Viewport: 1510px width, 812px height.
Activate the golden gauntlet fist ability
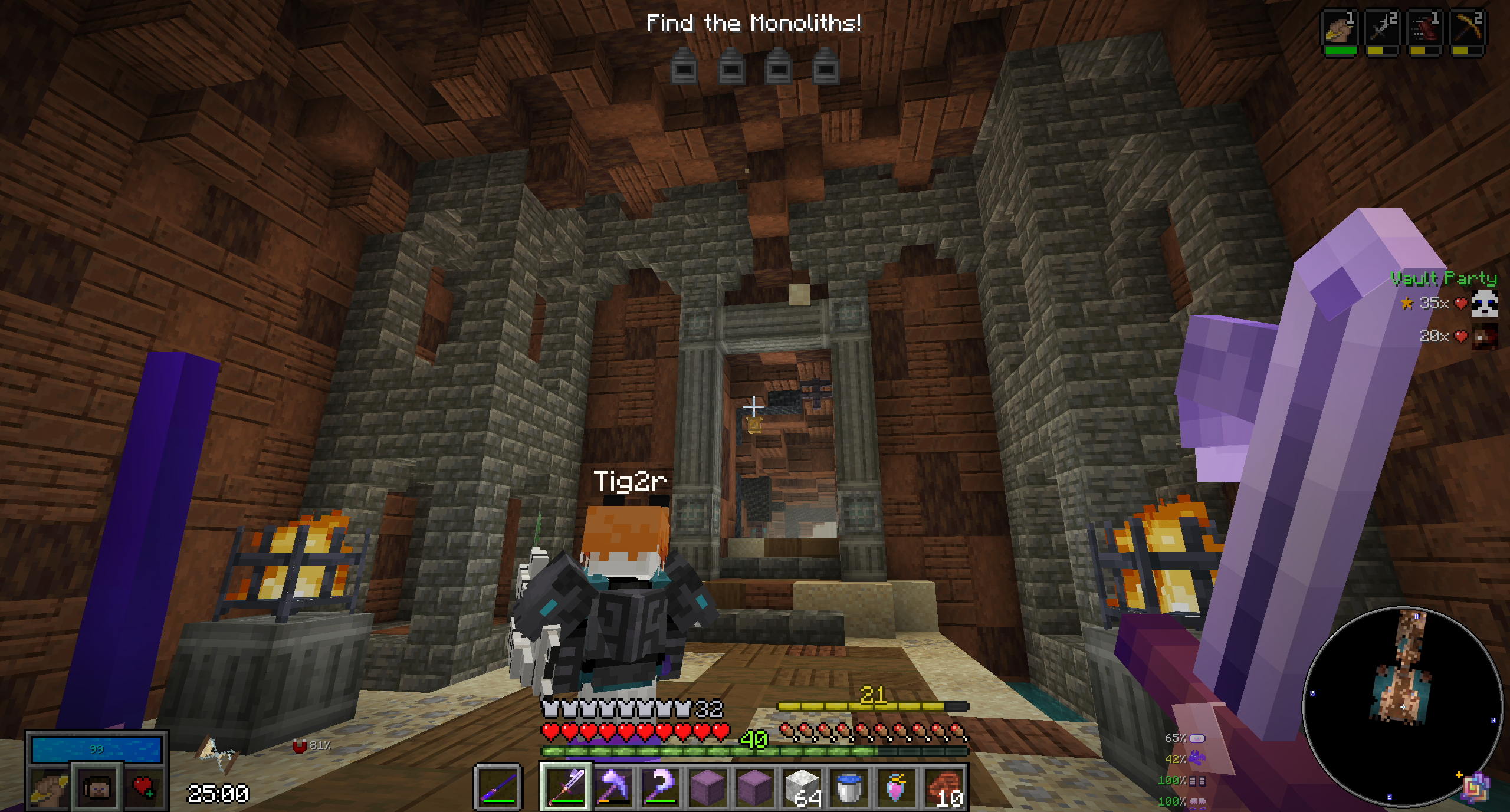point(50,787)
